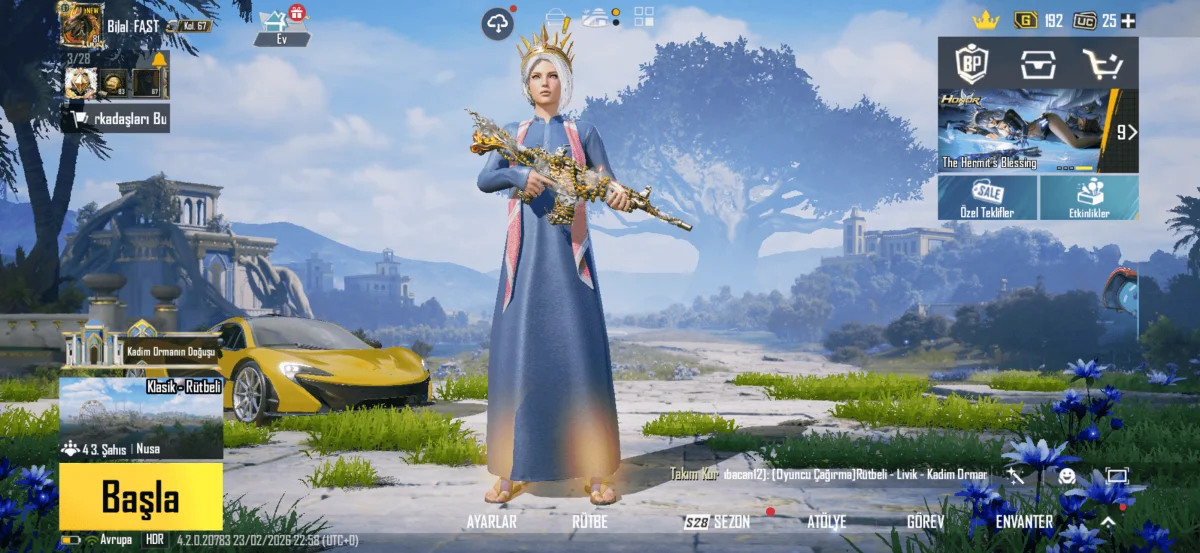Open the Ayarlar settings menu

(x=492, y=521)
